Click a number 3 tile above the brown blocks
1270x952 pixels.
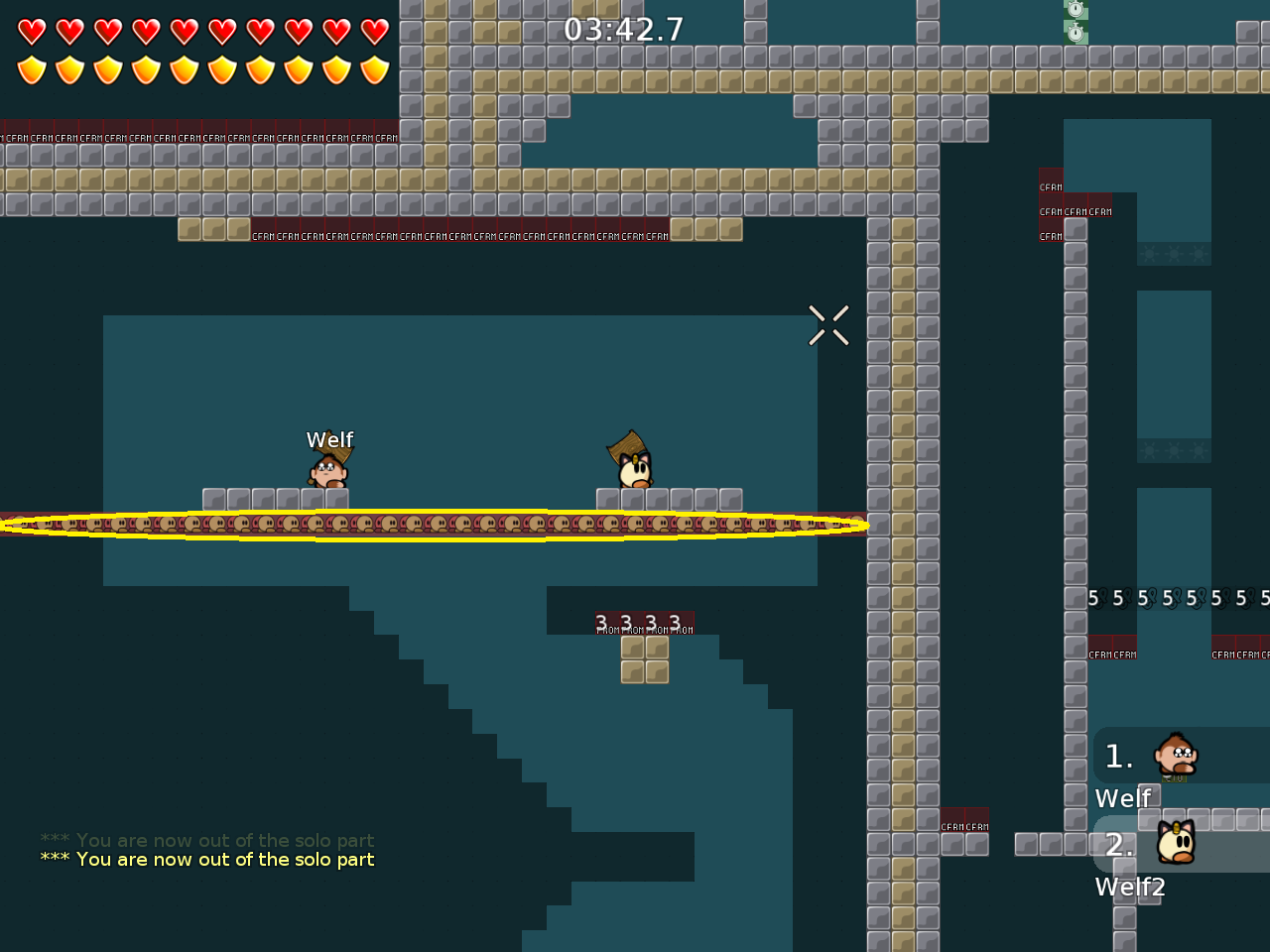600,619
